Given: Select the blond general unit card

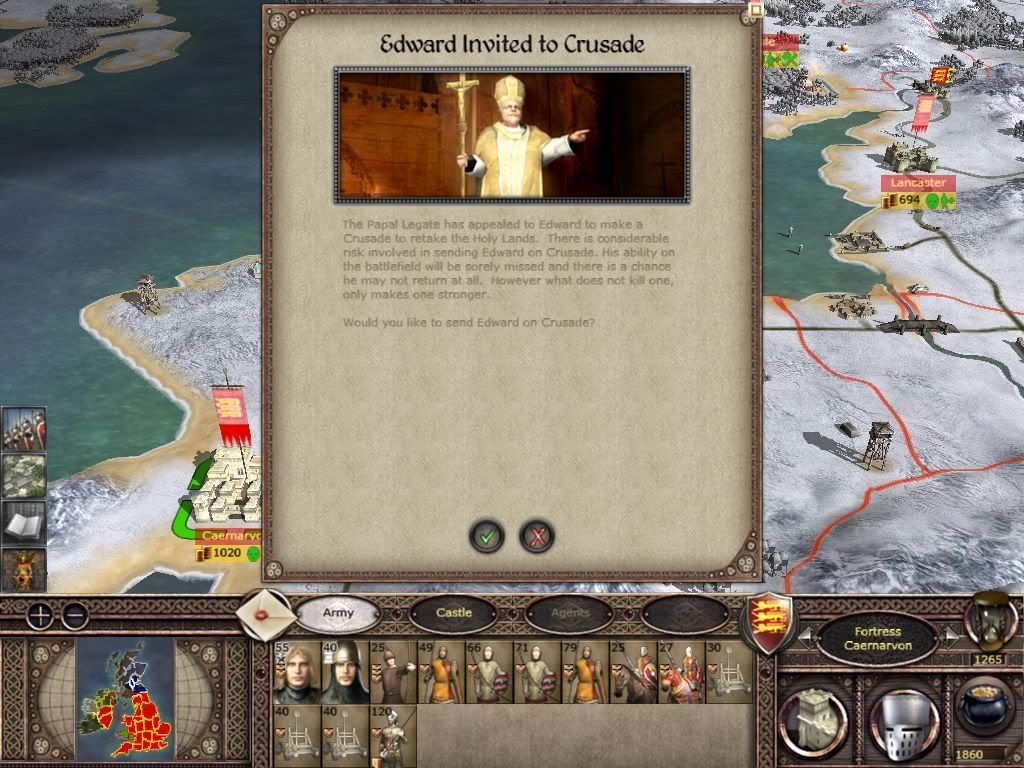Looking at the screenshot, I should click(296, 673).
